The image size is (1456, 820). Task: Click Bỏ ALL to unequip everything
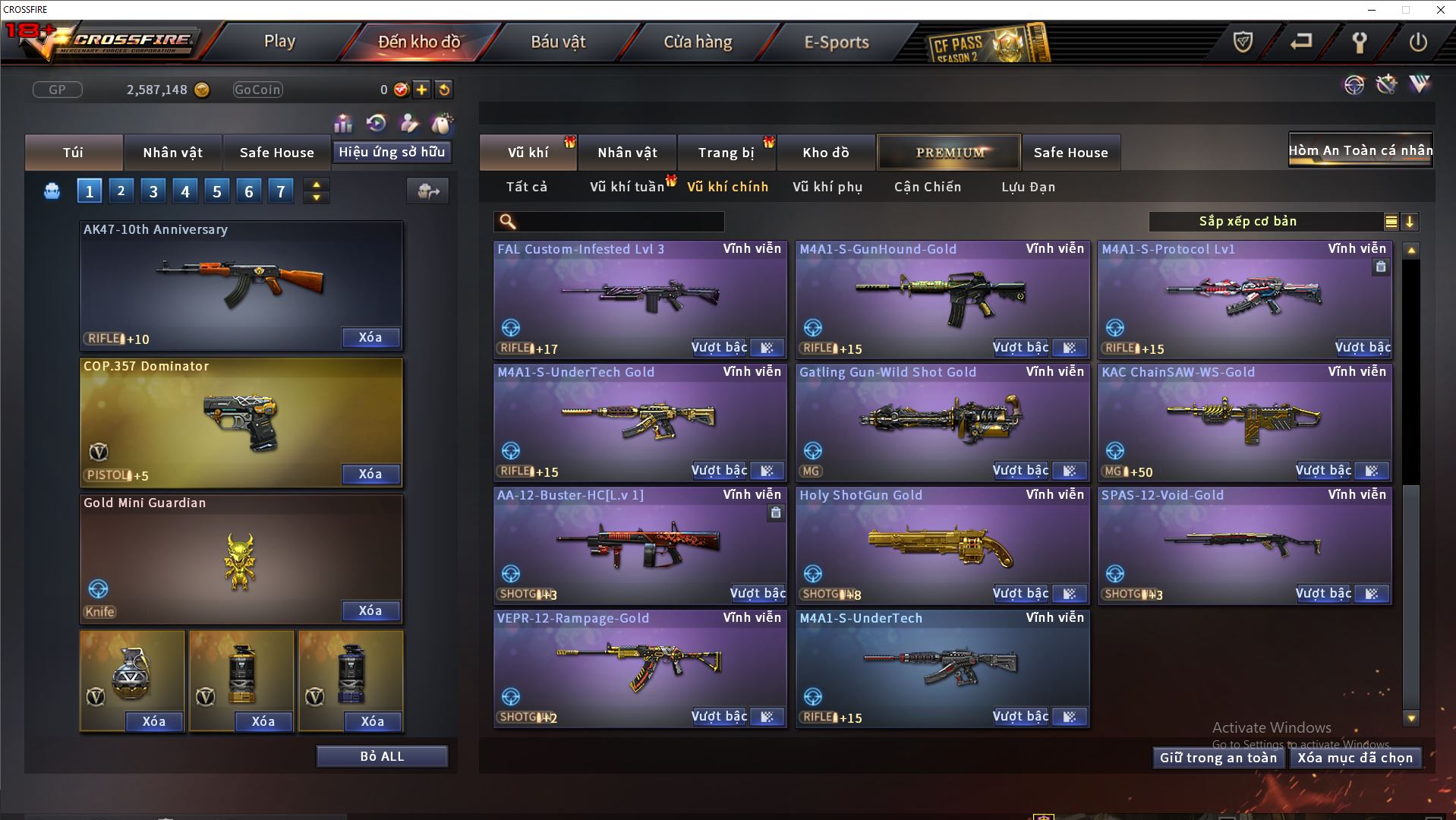(382, 756)
